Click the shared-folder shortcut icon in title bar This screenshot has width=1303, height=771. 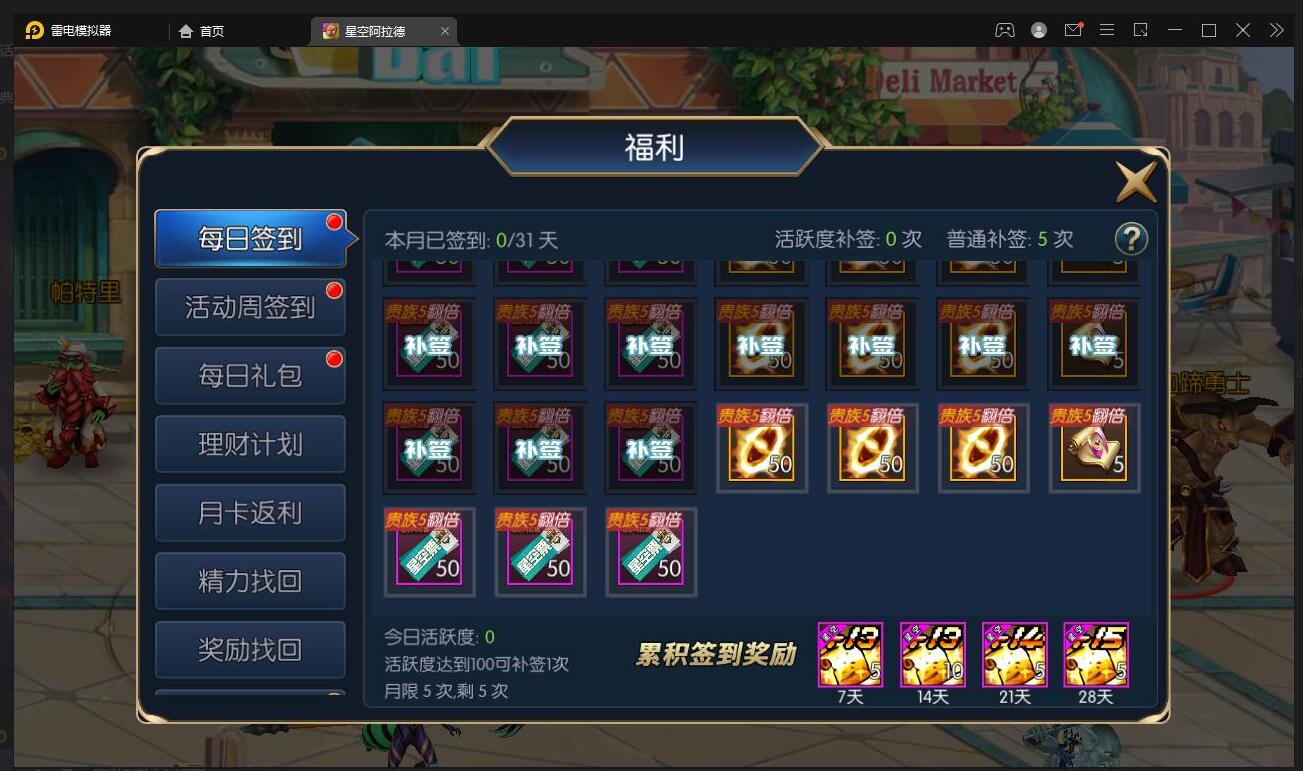(x=1140, y=29)
